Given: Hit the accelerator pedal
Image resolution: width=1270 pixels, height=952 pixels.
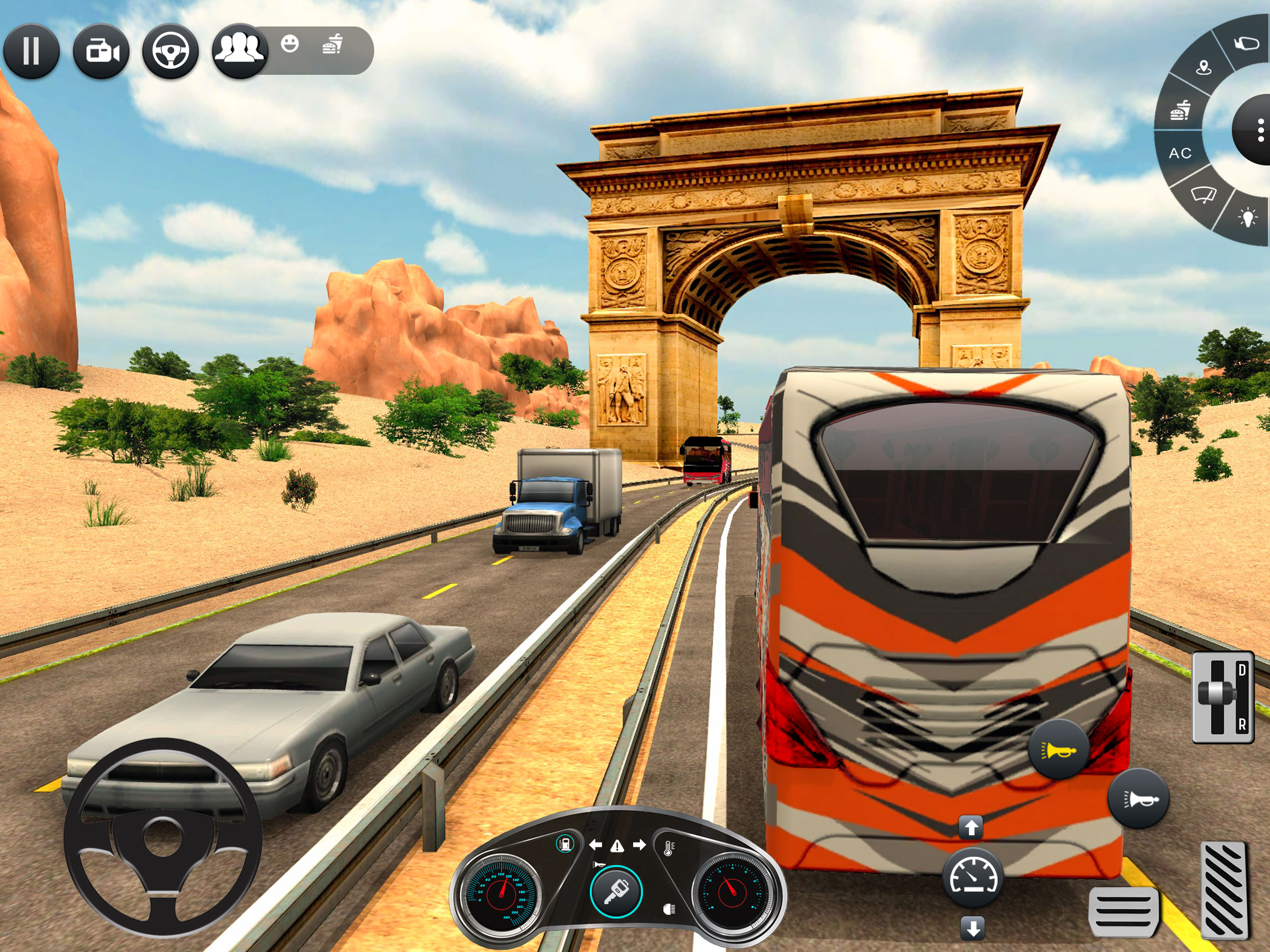Looking at the screenshot, I should 1224,891.
